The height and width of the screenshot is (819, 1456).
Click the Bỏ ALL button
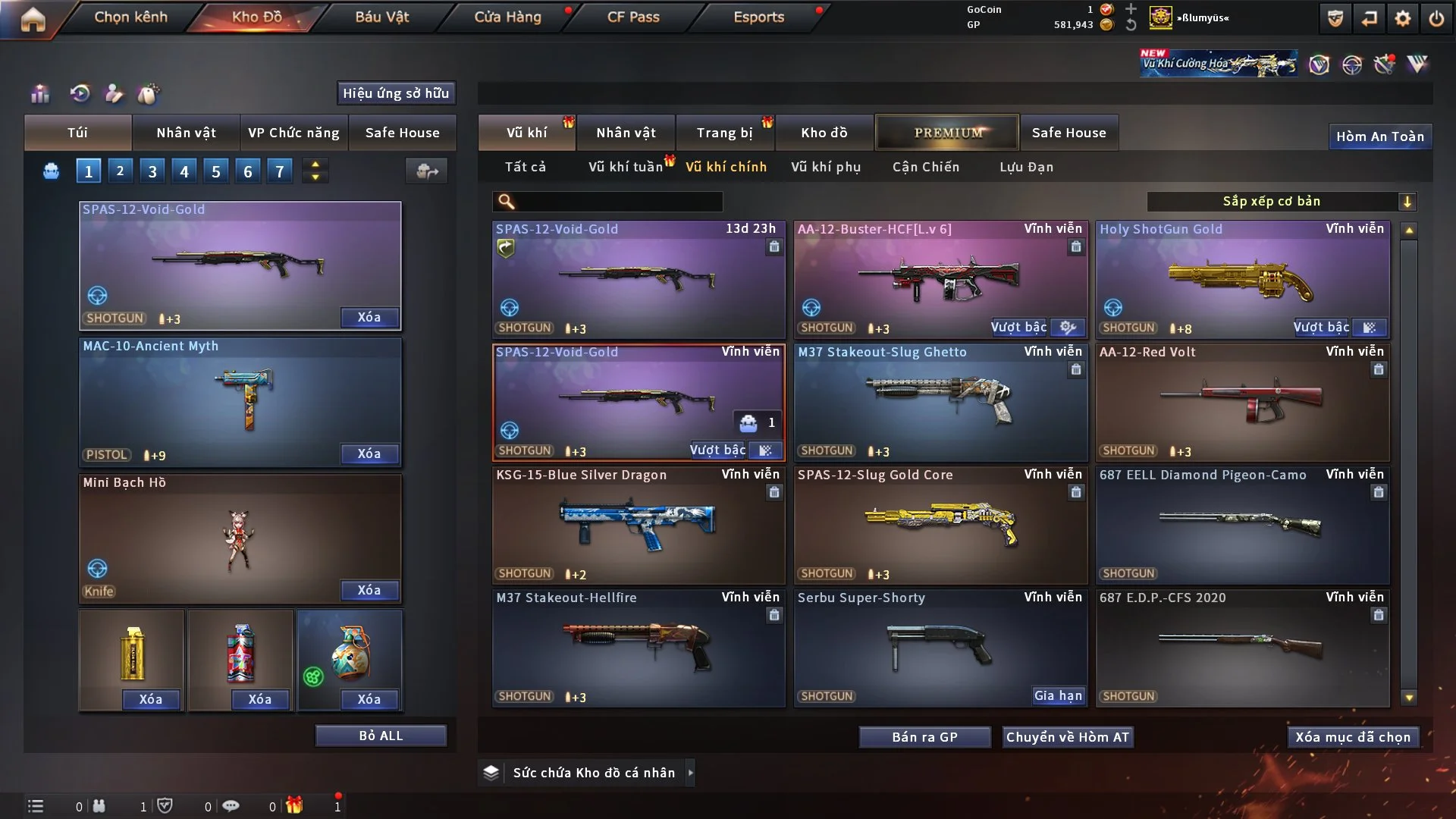pyautogui.click(x=381, y=736)
